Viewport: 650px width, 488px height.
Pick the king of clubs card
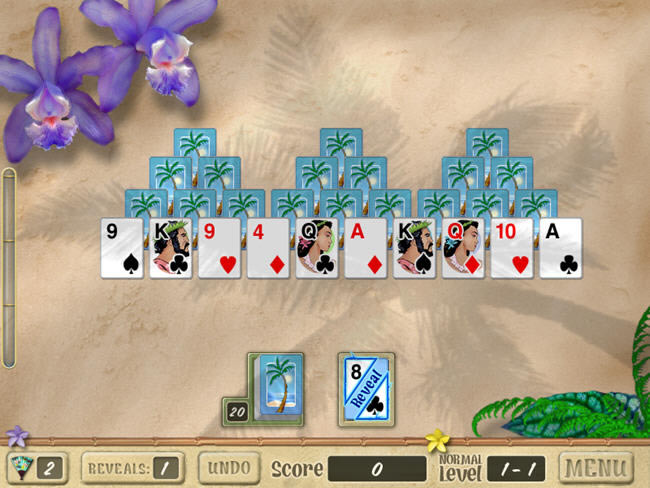[170, 248]
